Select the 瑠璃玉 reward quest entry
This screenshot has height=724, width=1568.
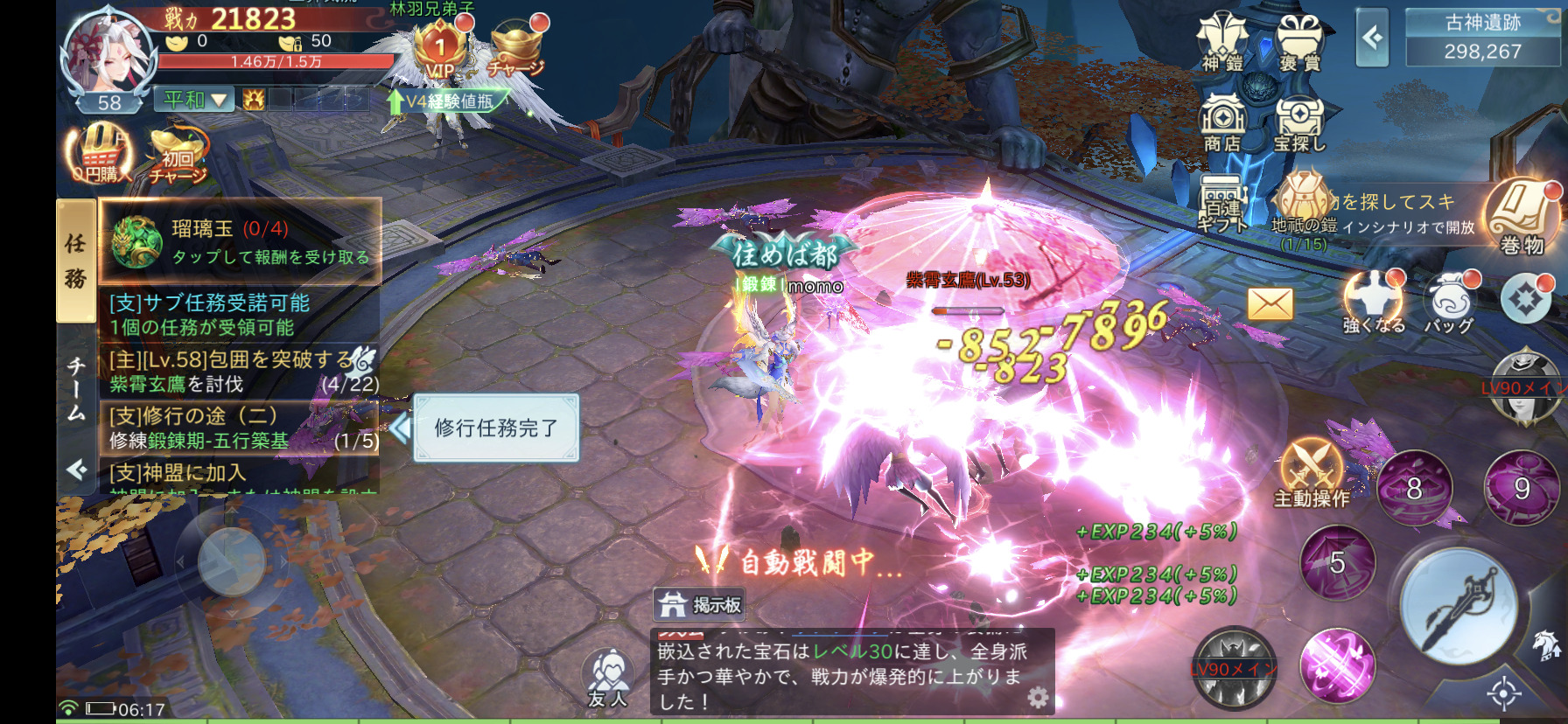click(x=241, y=241)
